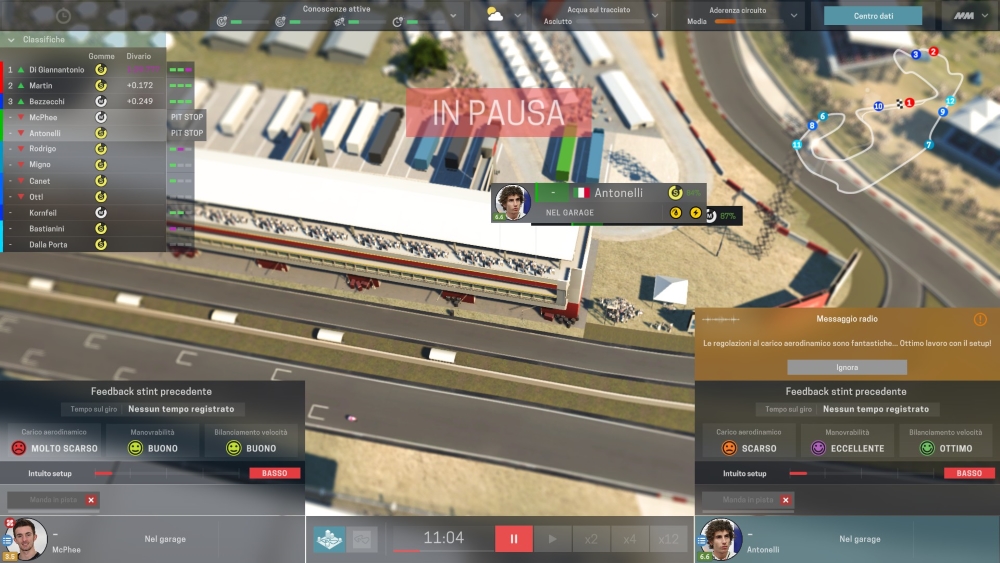Expand the Aderenza circuito dropdown

[x=794, y=16]
